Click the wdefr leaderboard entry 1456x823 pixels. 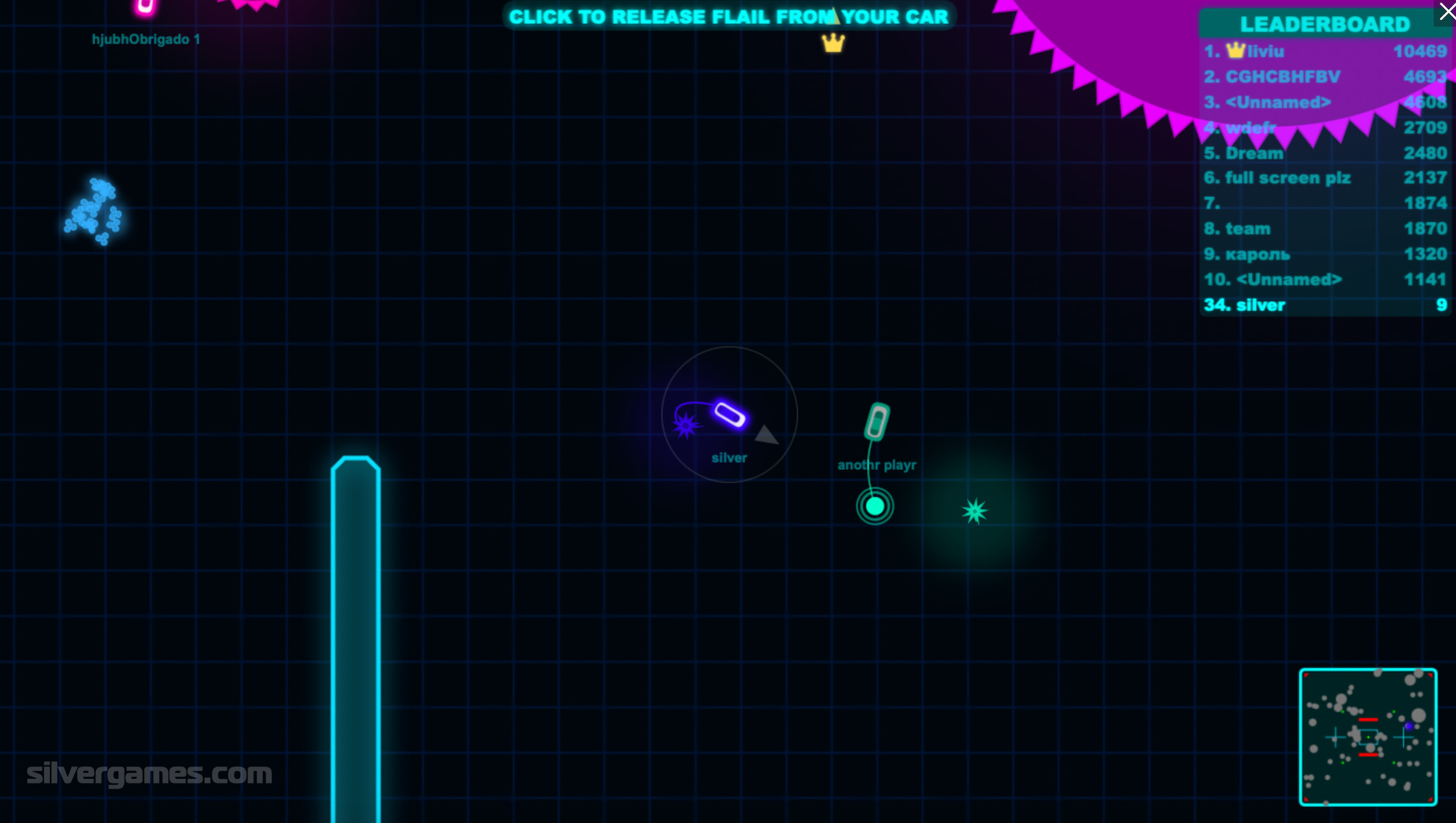pyautogui.click(x=1325, y=128)
